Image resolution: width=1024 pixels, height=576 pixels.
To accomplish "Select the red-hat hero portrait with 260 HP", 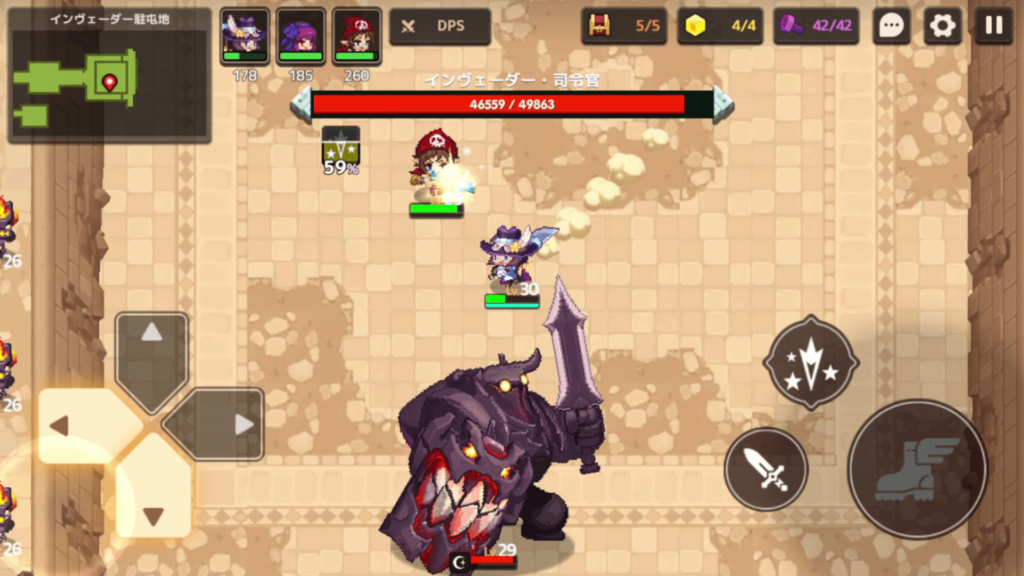I will (357, 37).
